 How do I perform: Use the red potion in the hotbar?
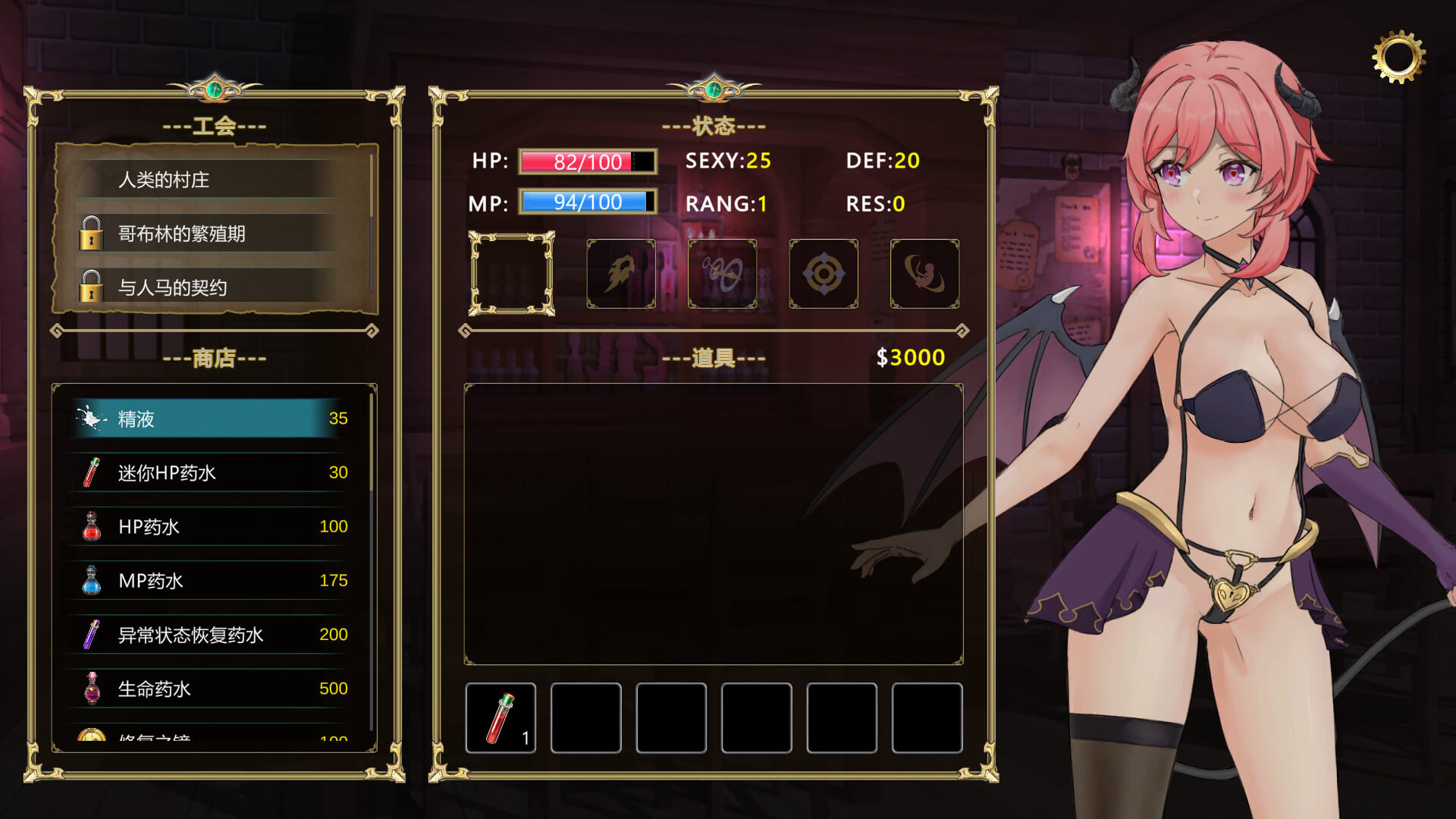(500, 717)
